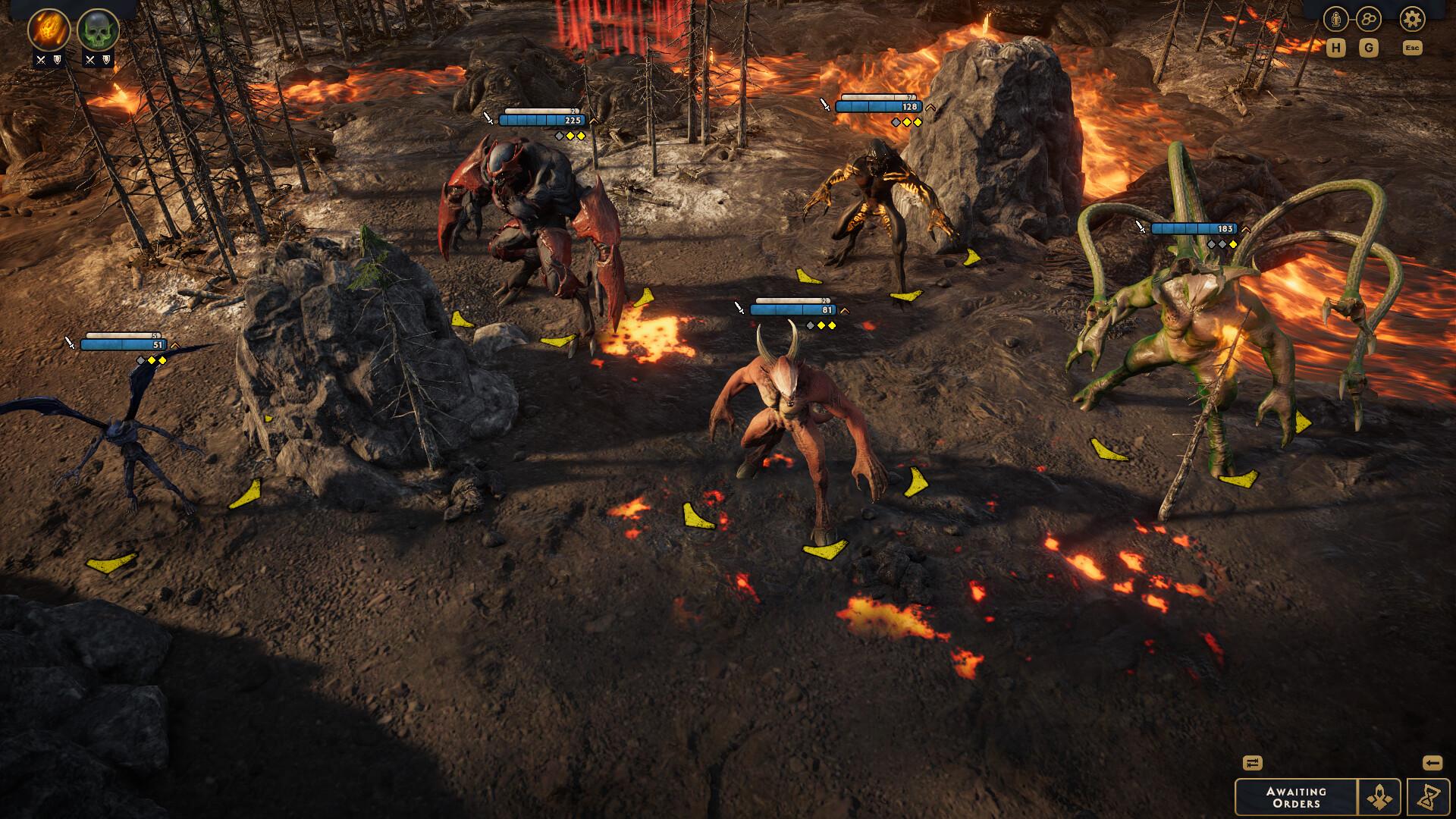Toggle attack stance swords under fire spell portrait

coord(40,60)
